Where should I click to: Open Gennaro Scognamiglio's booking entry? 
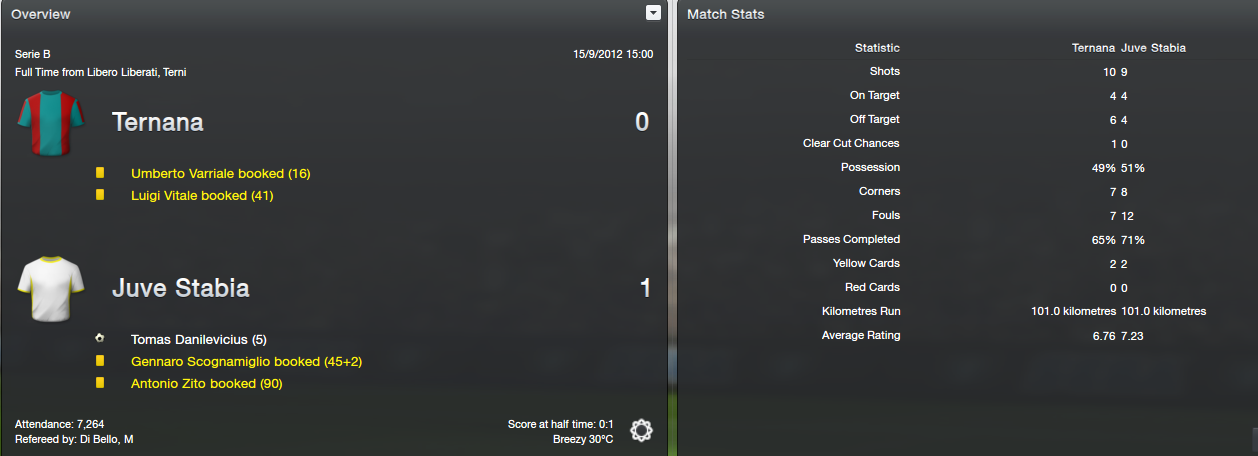238,362
